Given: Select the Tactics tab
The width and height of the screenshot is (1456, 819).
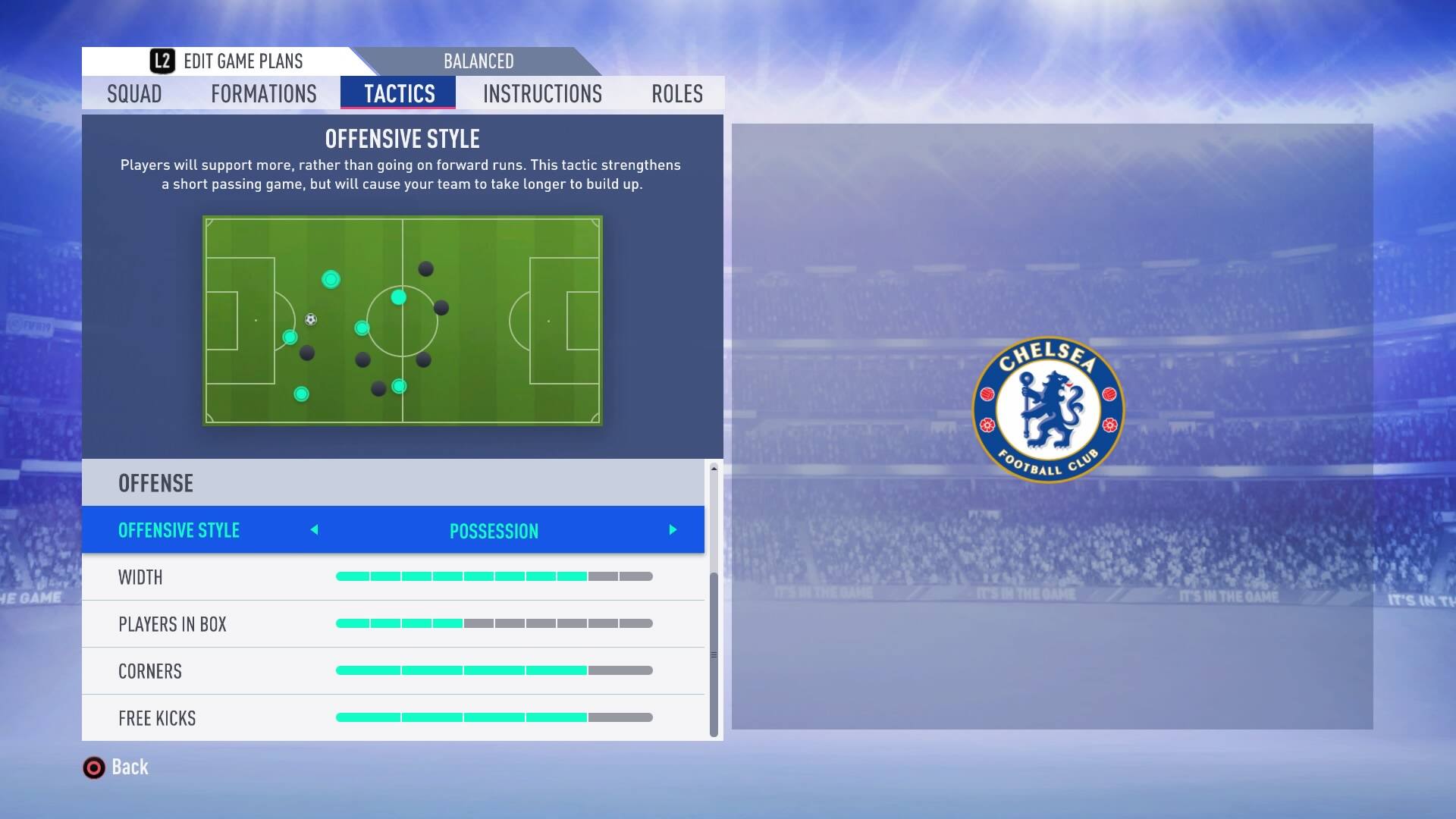Looking at the screenshot, I should coord(399,94).
